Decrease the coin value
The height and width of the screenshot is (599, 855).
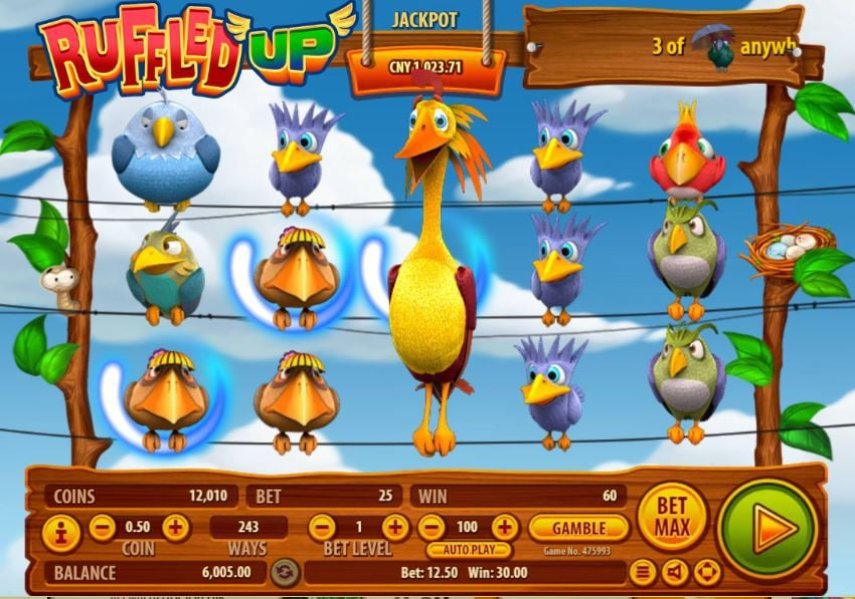click(102, 527)
